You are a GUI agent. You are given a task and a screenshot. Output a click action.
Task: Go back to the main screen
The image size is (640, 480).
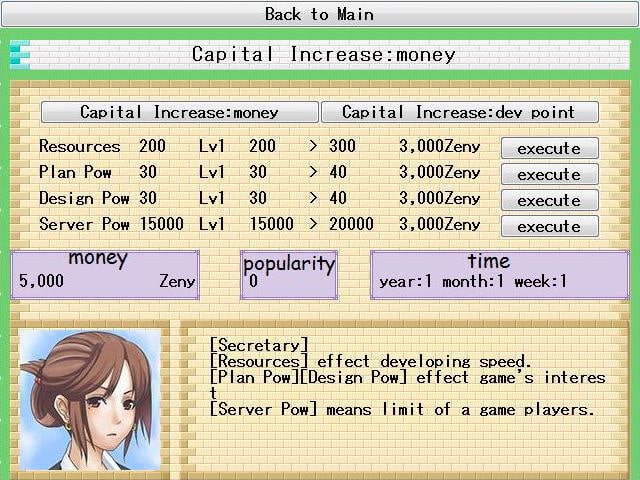[319, 14]
